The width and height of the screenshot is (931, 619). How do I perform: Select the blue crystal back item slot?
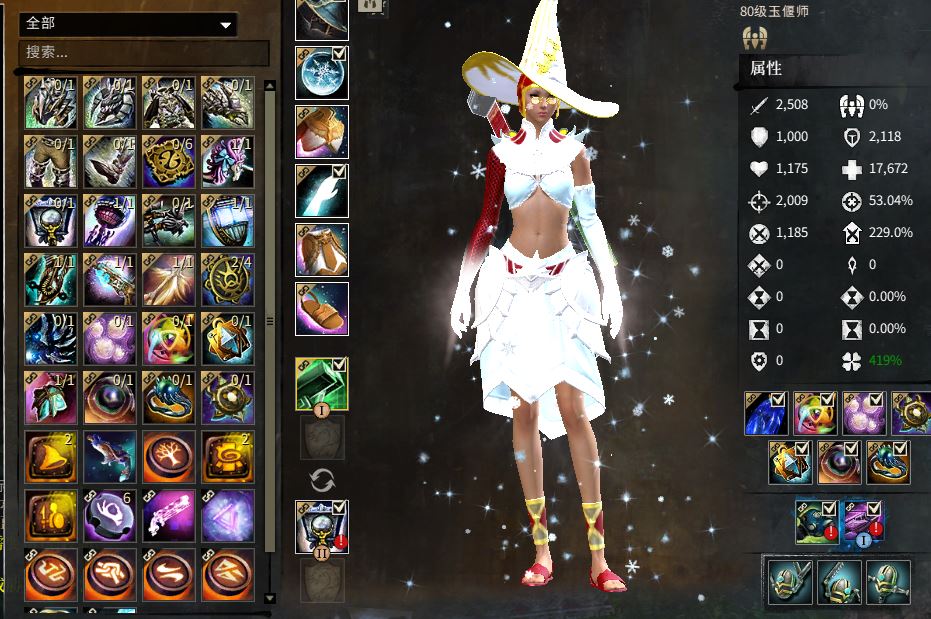[765, 413]
